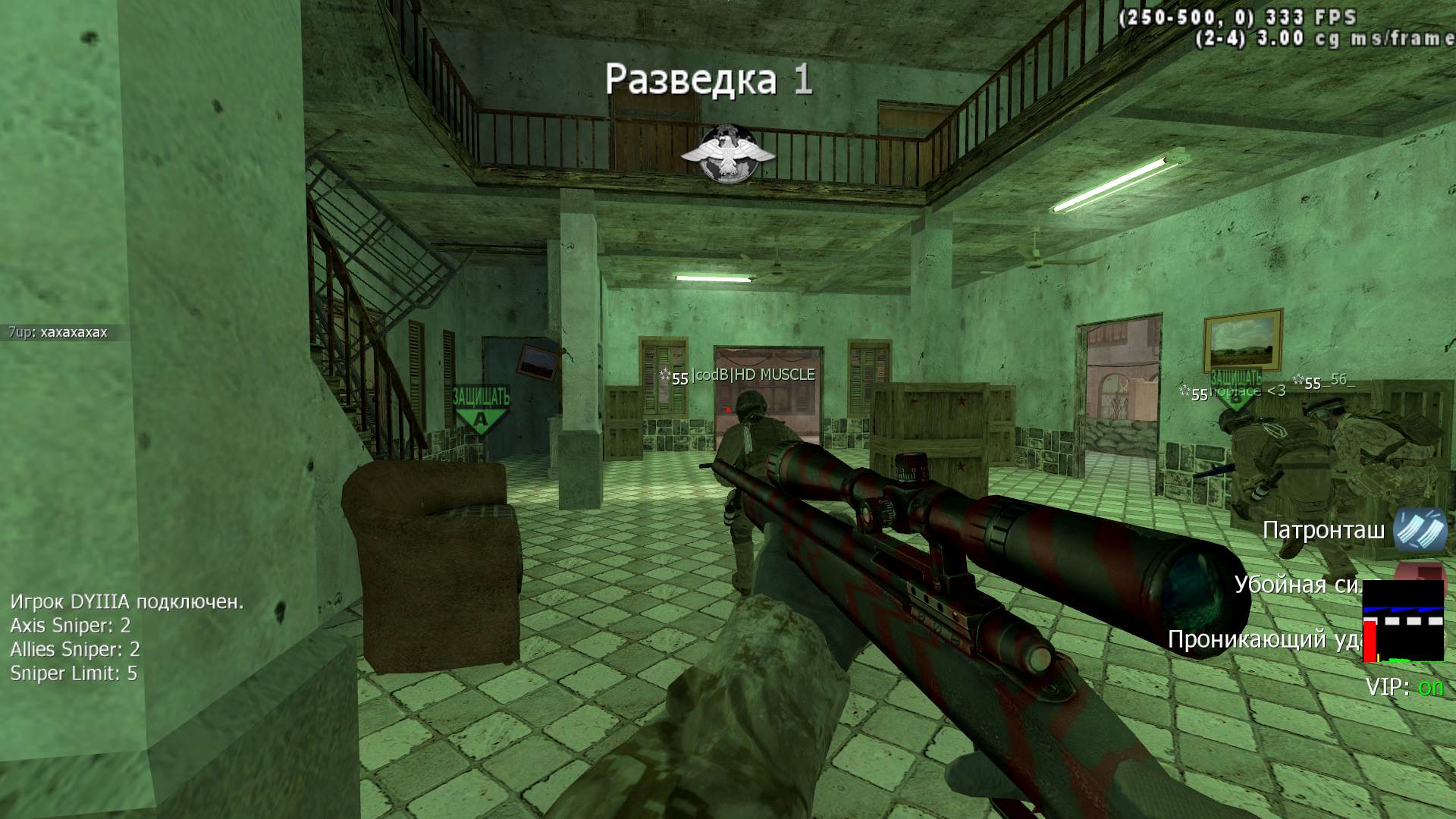Screen dimensions: 1456x819
Task: Open the chat message from 7up
Action: 58,332
